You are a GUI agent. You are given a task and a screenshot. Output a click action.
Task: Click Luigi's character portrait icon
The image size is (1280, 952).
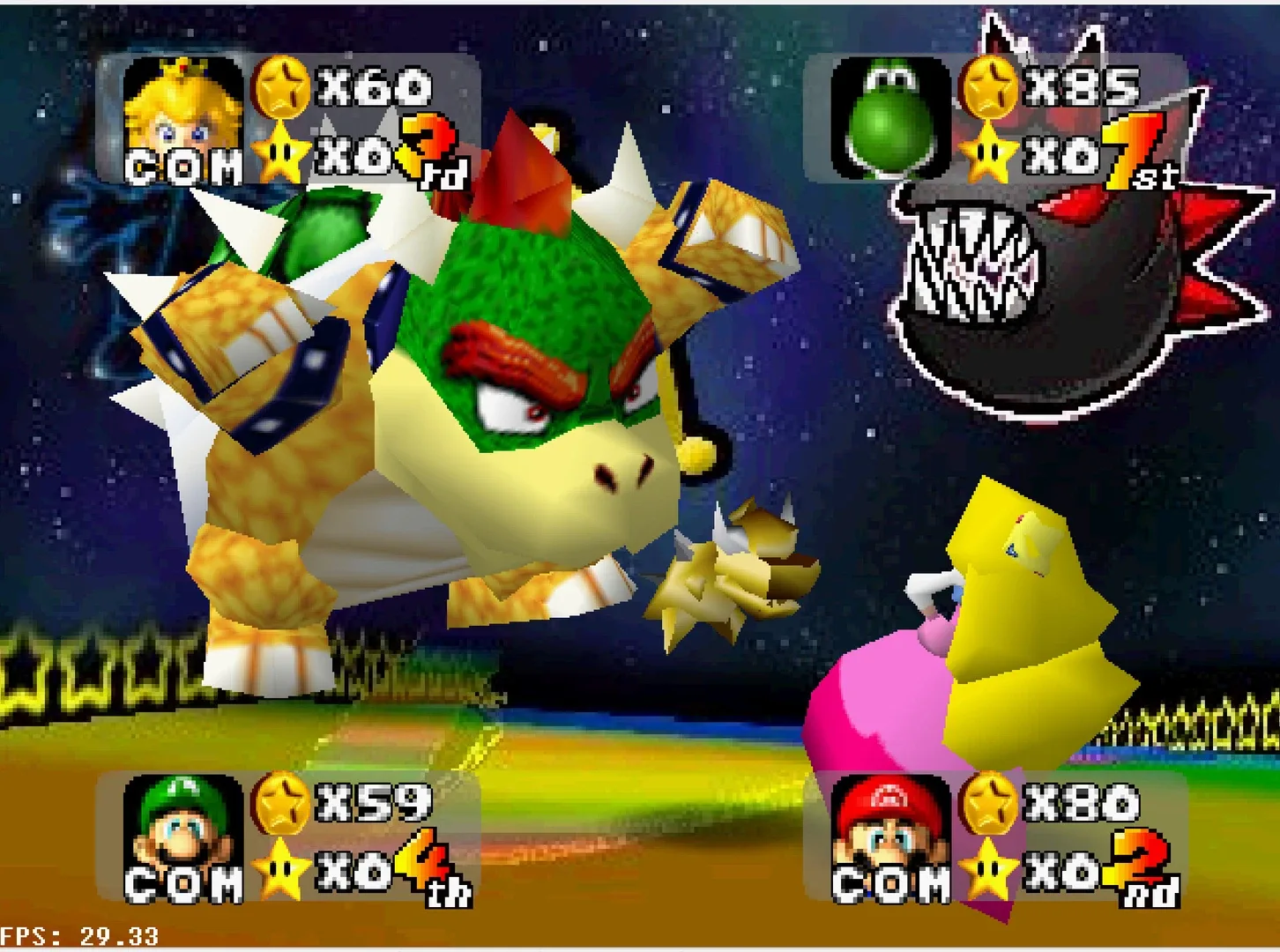coord(182,837)
